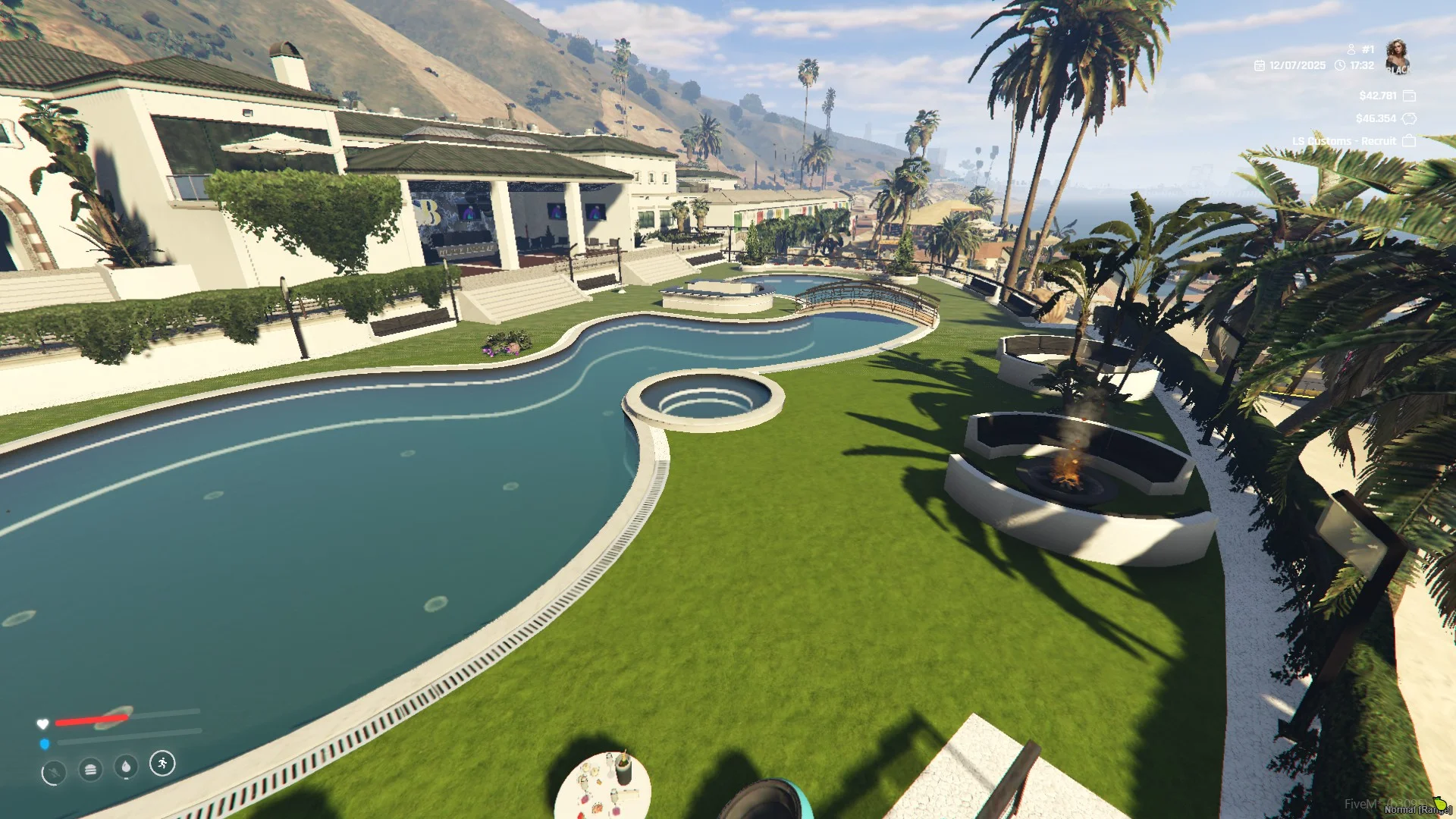Image resolution: width=1456 pixels, height=819 pixels.
Task: Click the white heart health icon
Action: [42, 723]
